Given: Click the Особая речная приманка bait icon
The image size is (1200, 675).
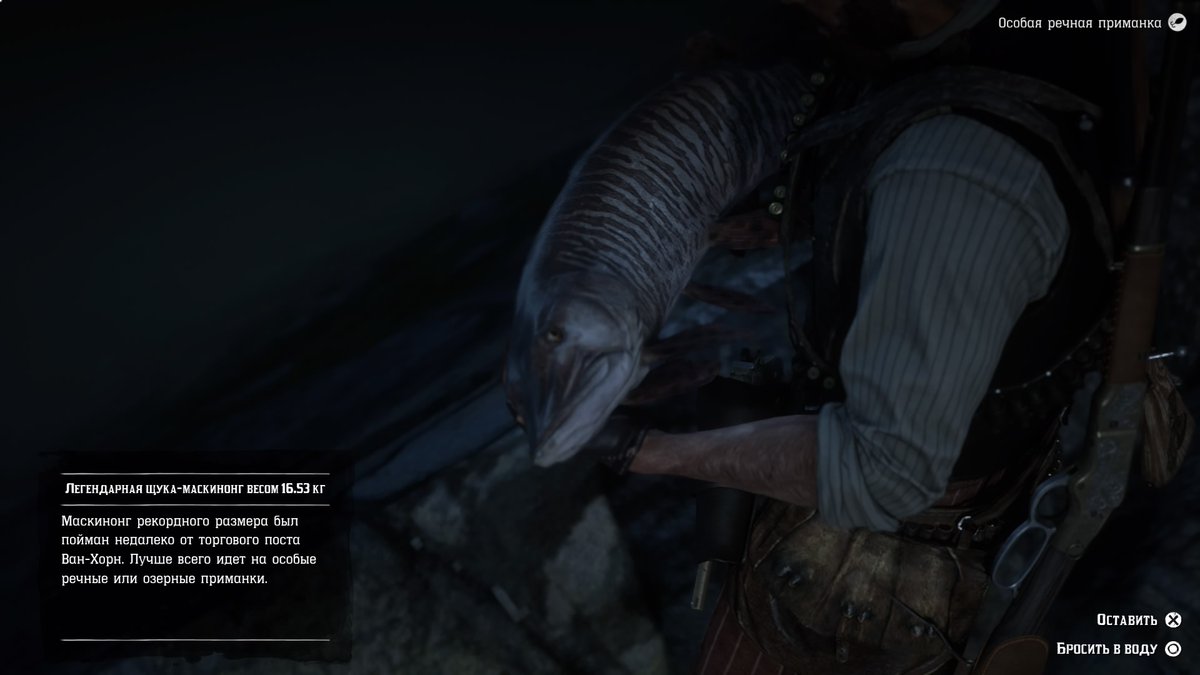Looking at the screenshot, I should [x=1178, y=23].
